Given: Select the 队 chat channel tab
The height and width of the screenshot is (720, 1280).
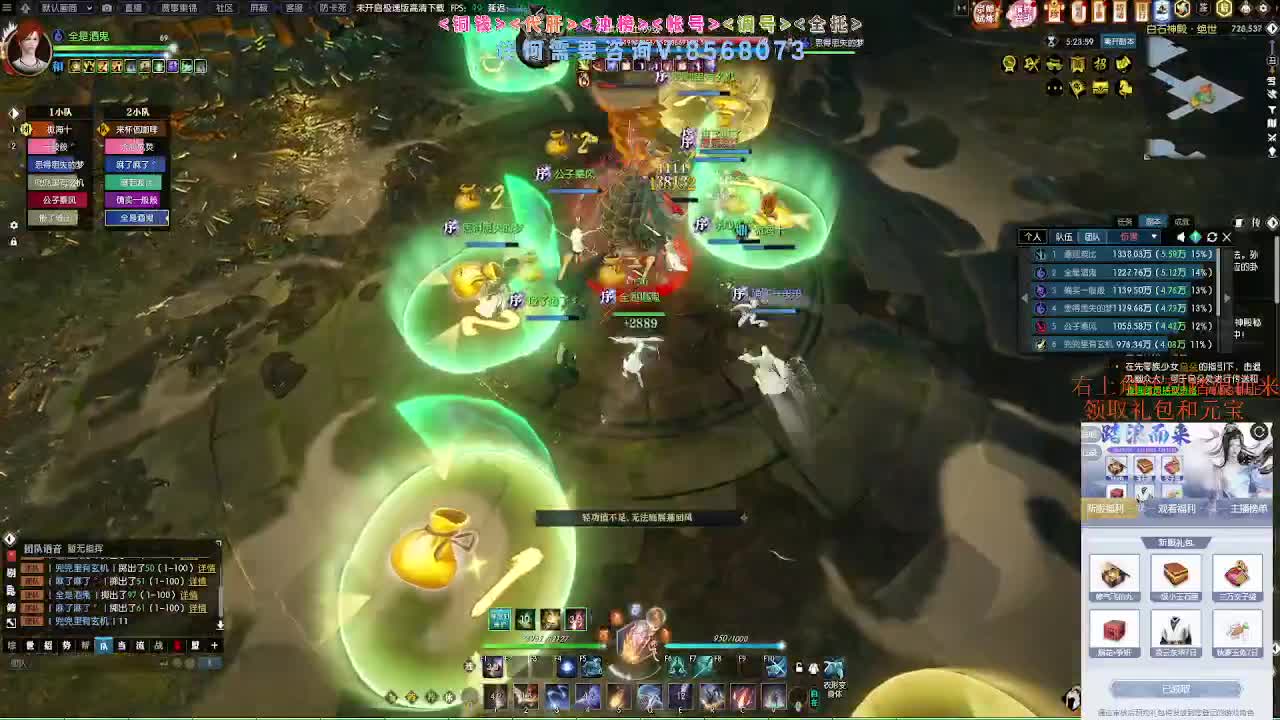Looking at the screenshot, I should click(x=103, y=646).
